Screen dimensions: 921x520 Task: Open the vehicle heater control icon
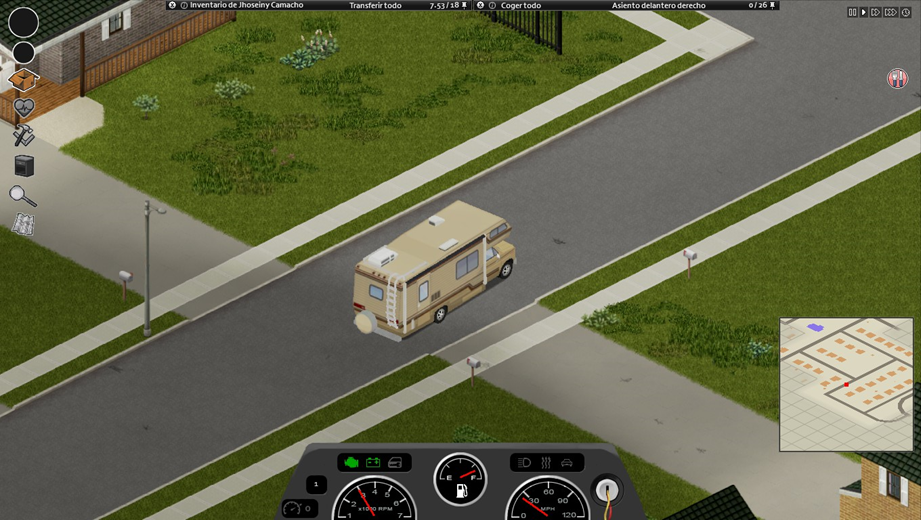pos(546,462)
